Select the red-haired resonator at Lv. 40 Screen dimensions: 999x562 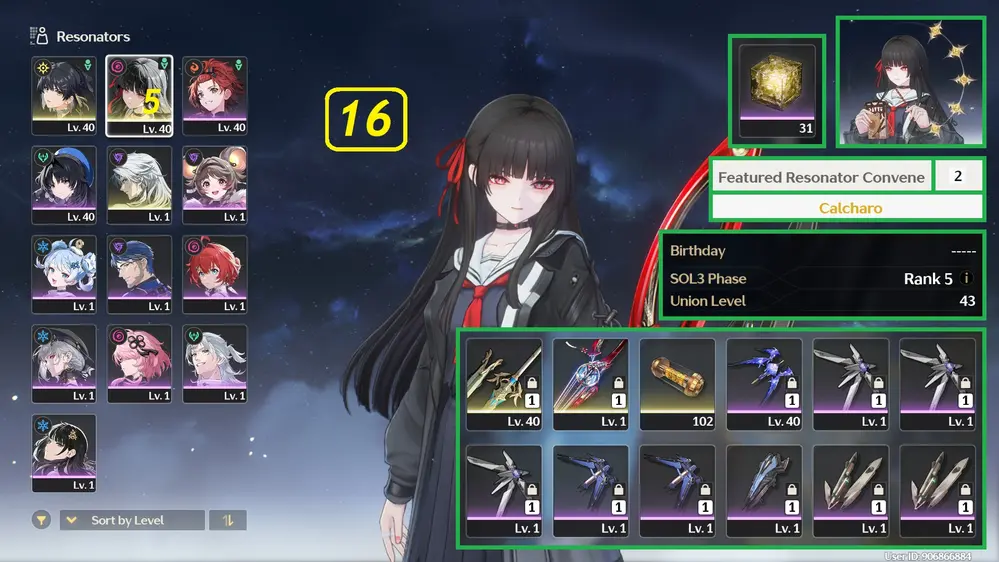tap(215, 95)
